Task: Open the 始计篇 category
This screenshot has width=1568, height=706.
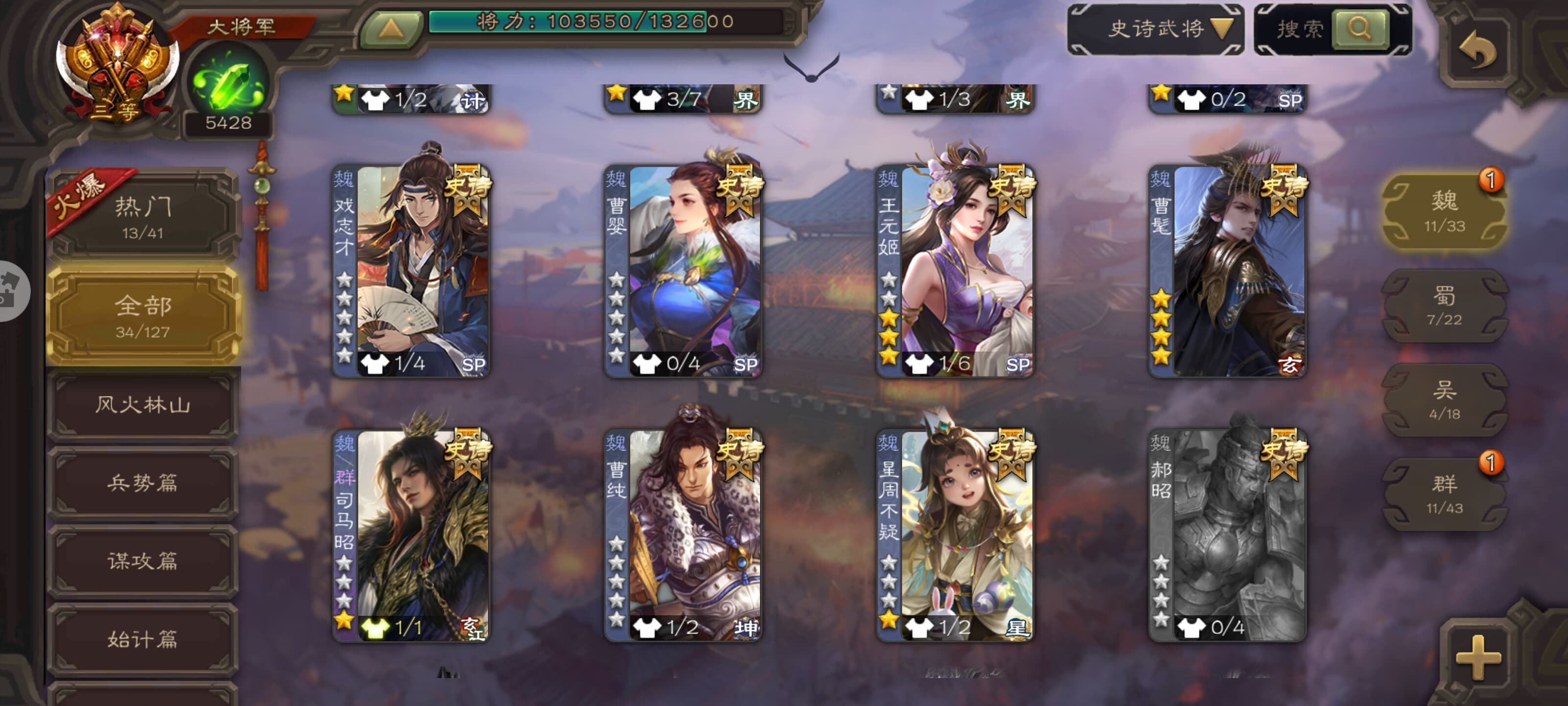Action: coord(143,639)
